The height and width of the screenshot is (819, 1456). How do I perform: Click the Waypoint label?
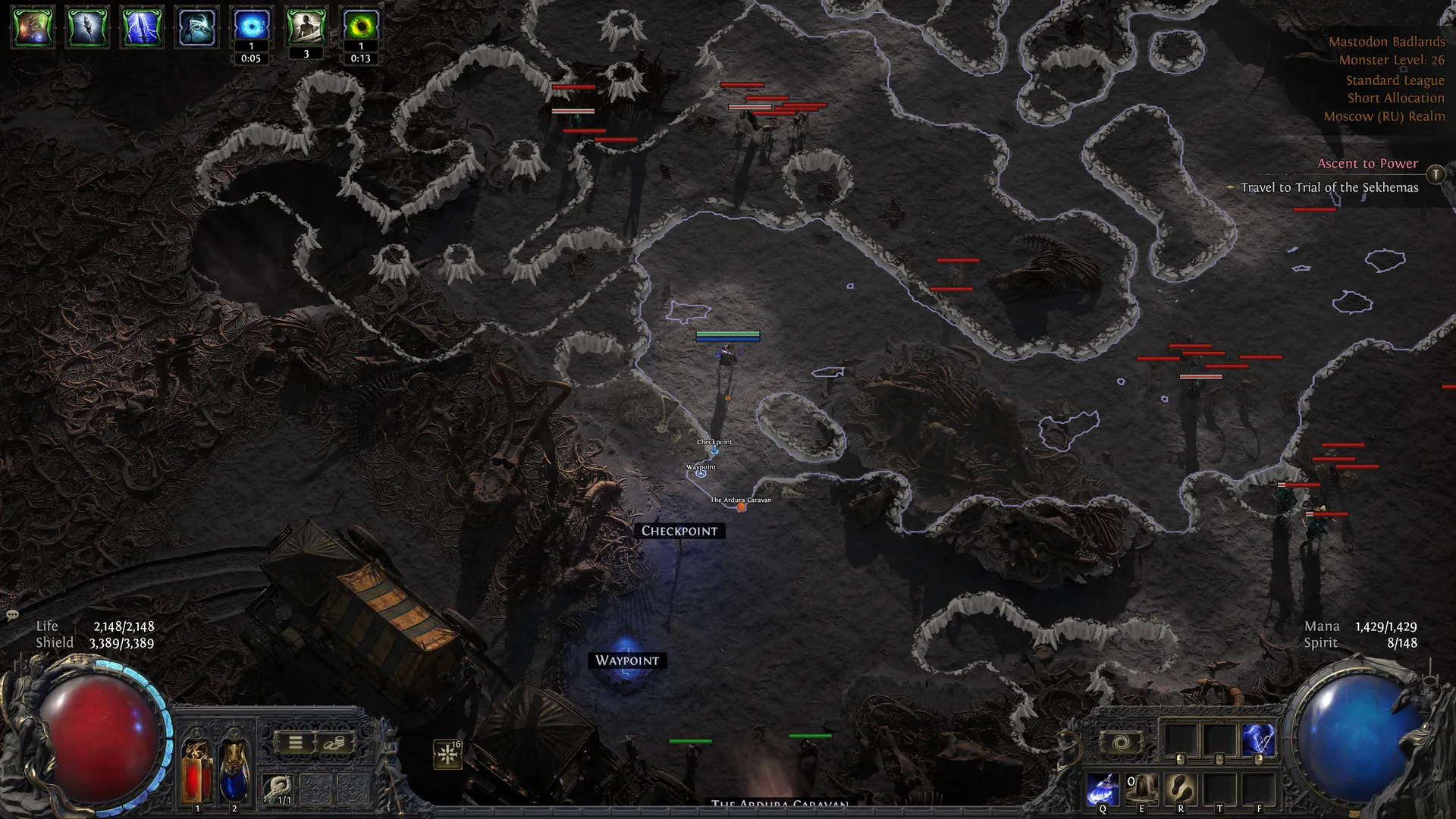click(627, 661)
